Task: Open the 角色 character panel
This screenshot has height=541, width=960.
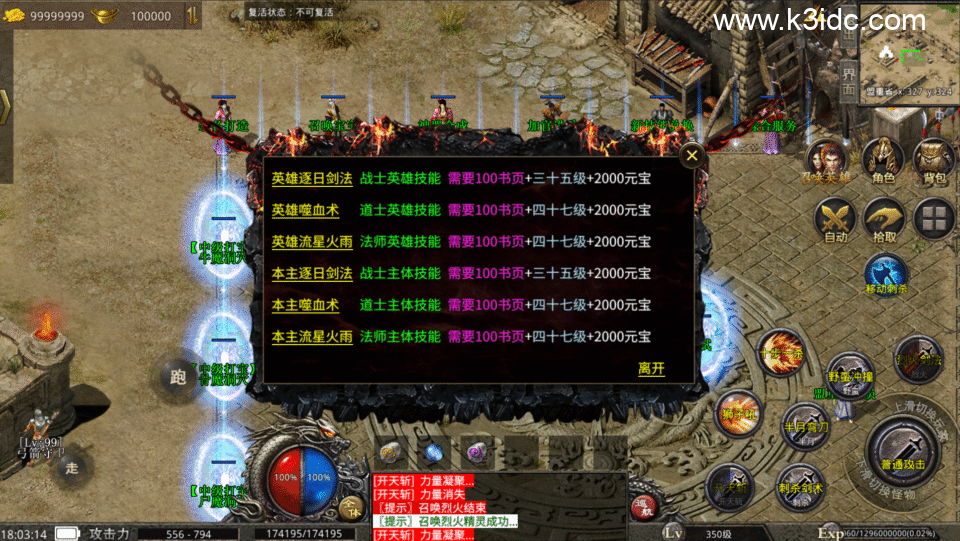Action: (883, 163)
